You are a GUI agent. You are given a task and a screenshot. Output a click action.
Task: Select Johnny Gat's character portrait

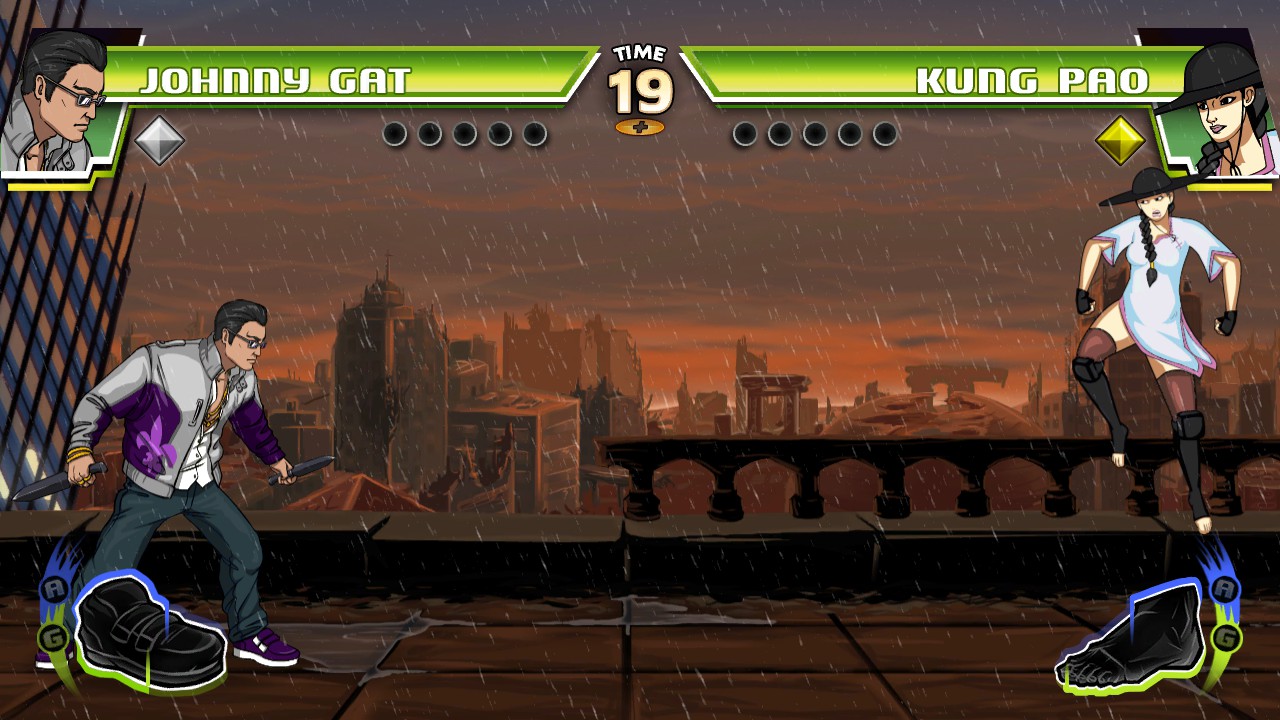click(x=60, y=95)
